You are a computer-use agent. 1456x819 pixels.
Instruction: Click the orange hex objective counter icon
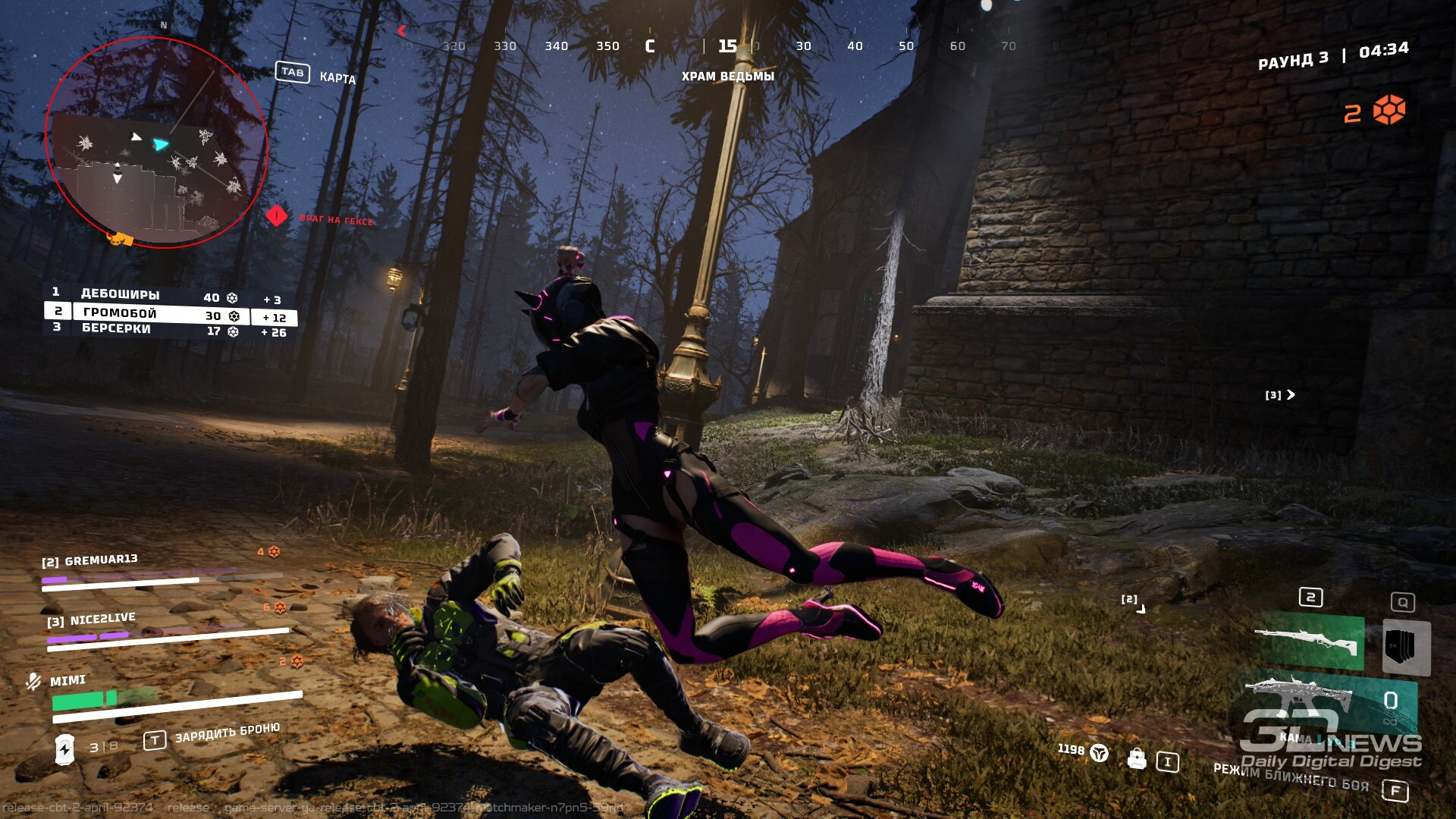click(x=1389, y=111)
